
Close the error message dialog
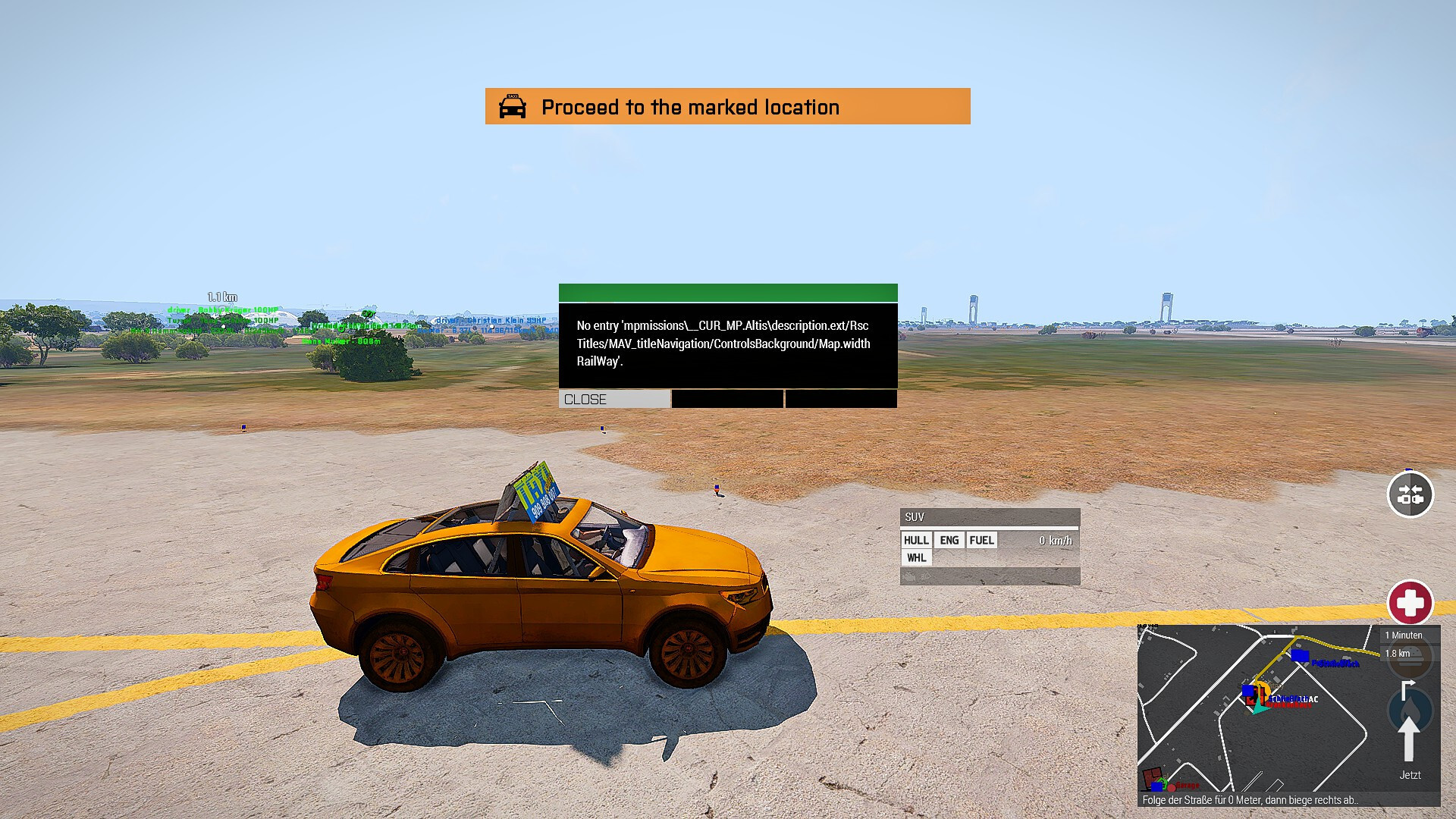pos(614,399)
